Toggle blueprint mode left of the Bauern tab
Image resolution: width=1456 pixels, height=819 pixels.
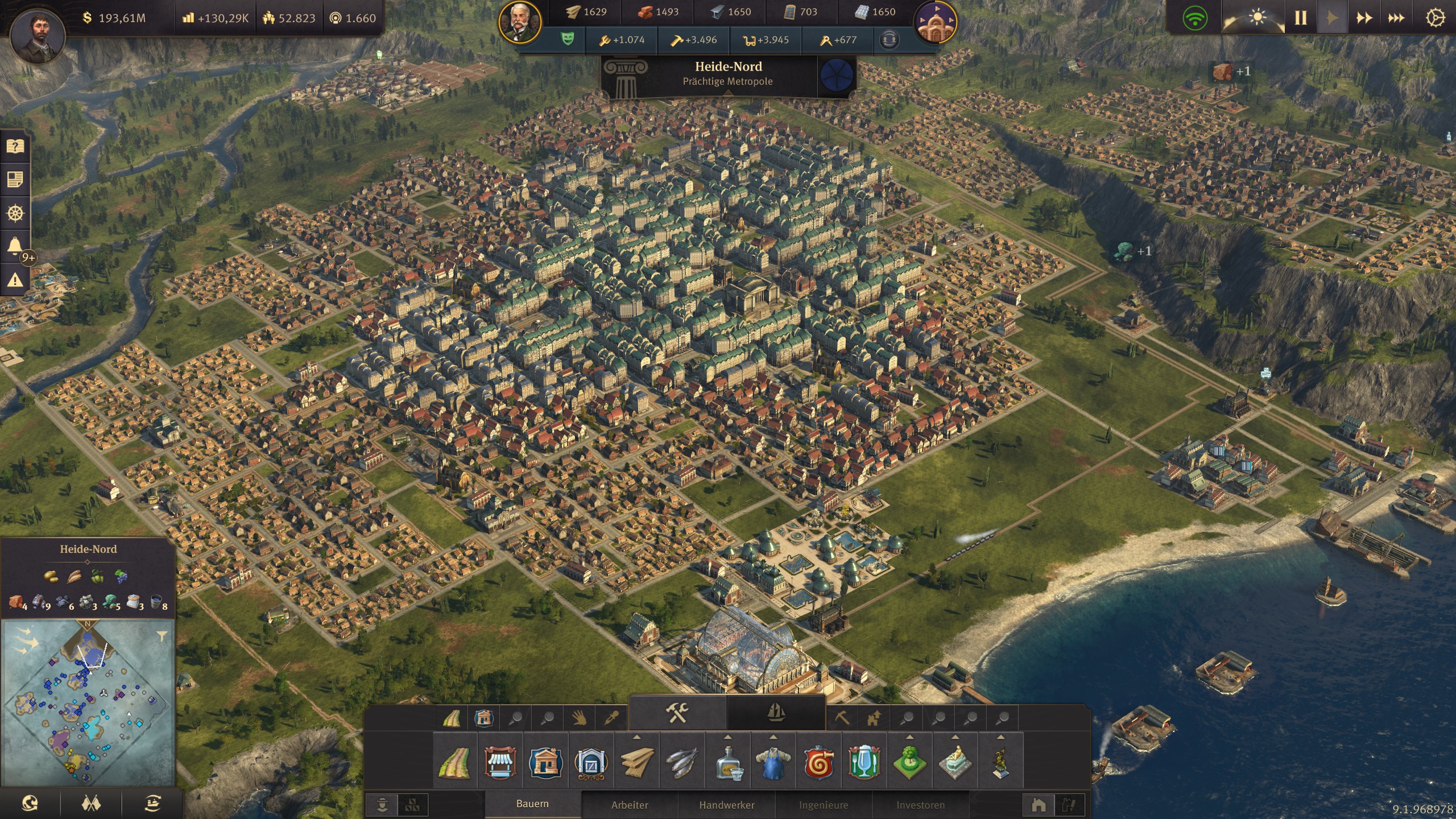(x=413, y=804)
